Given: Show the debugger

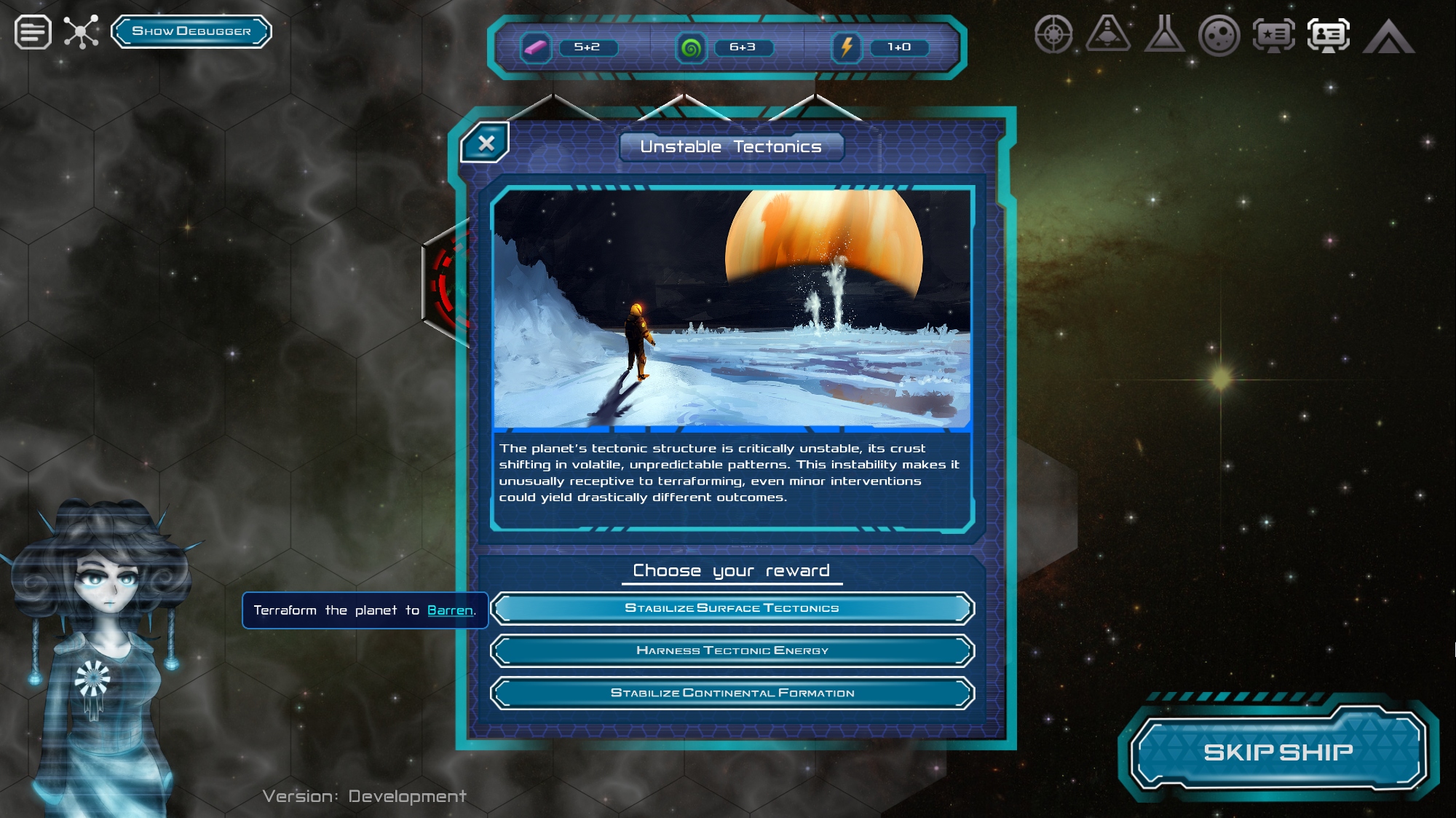Looking at the screenshot, I should coord(191,31).
